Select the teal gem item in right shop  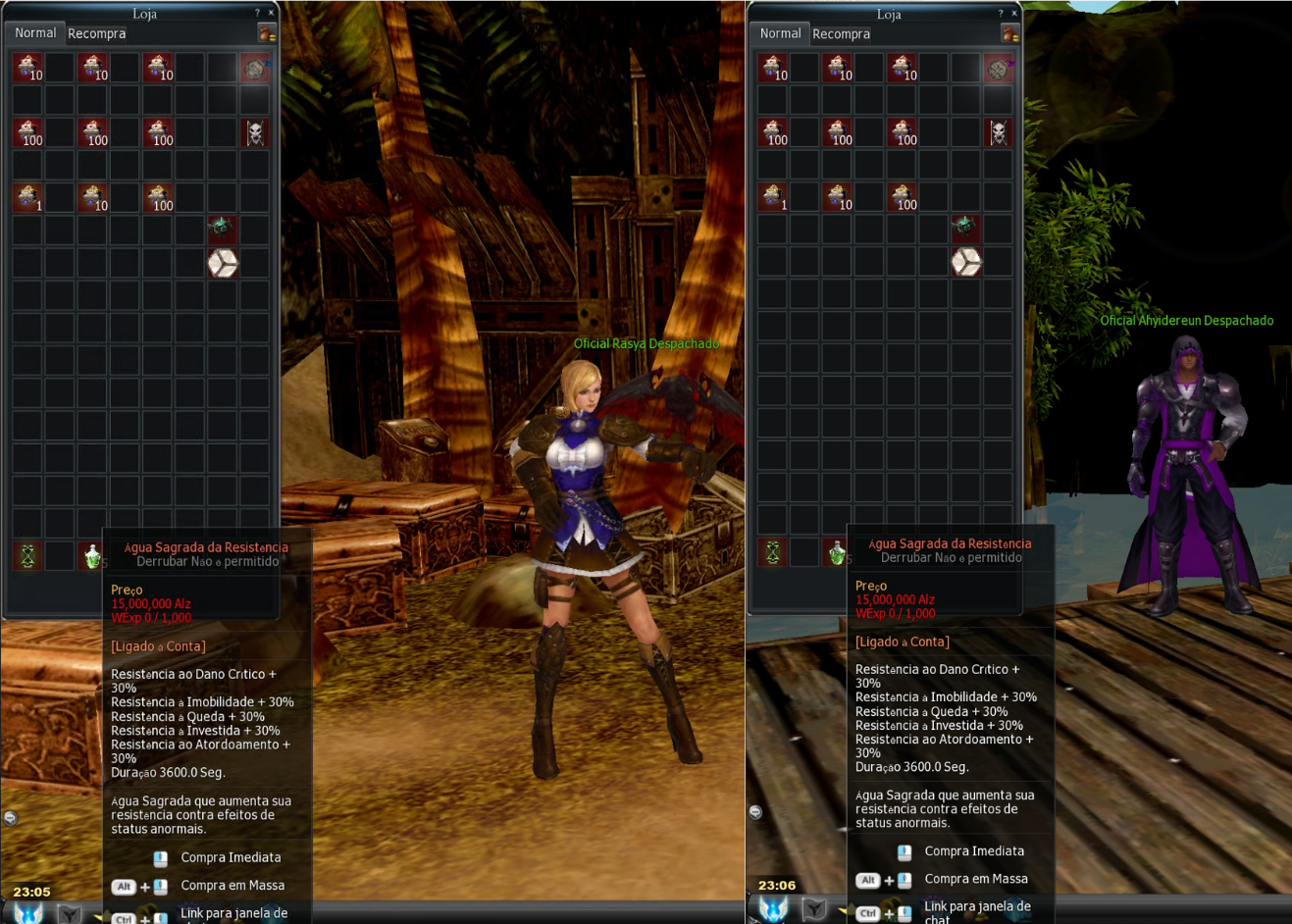coord(965,228)
